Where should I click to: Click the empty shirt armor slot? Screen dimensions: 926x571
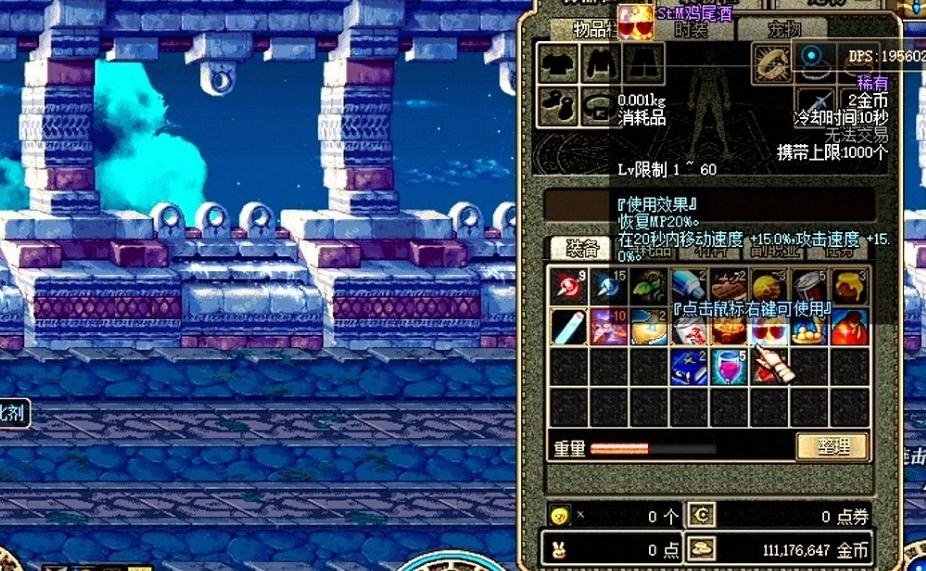click(x=558, y=63)
